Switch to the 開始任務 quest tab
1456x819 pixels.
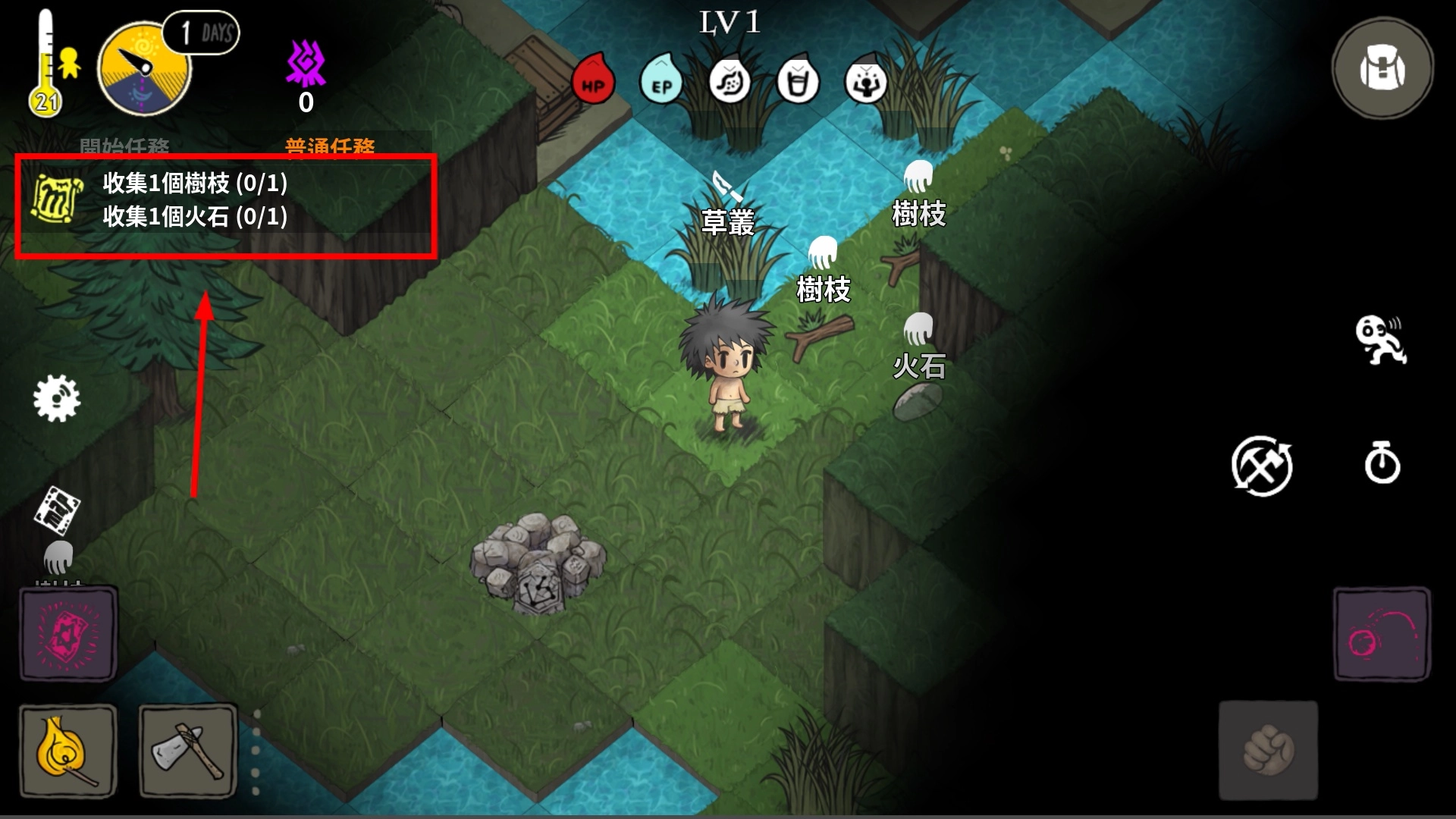(x=124, y=146)
